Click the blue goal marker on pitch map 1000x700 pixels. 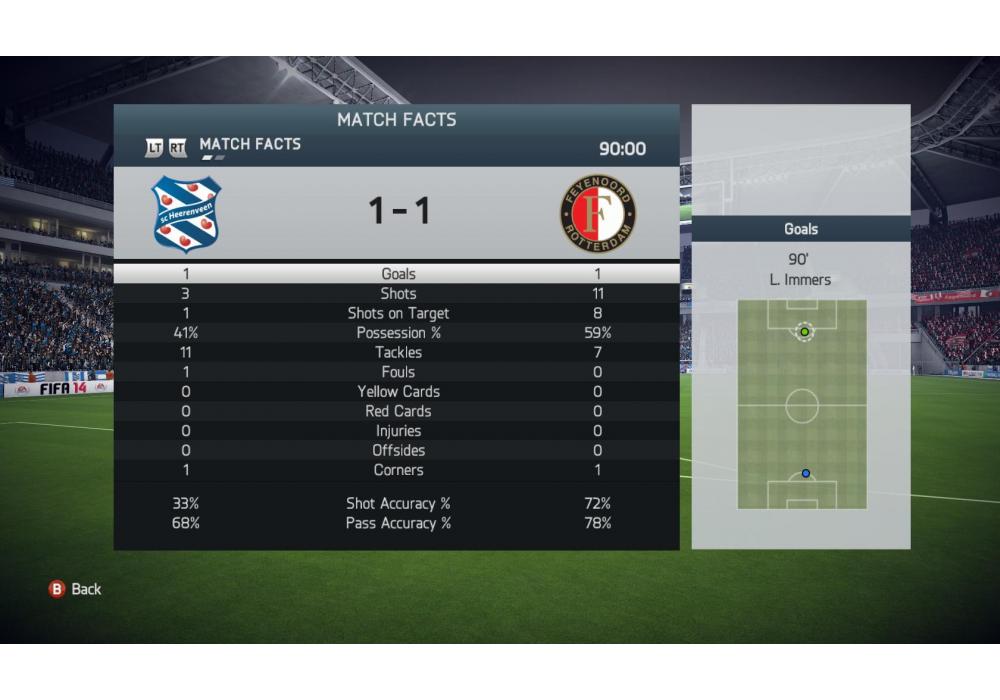(x=806, y=474)
